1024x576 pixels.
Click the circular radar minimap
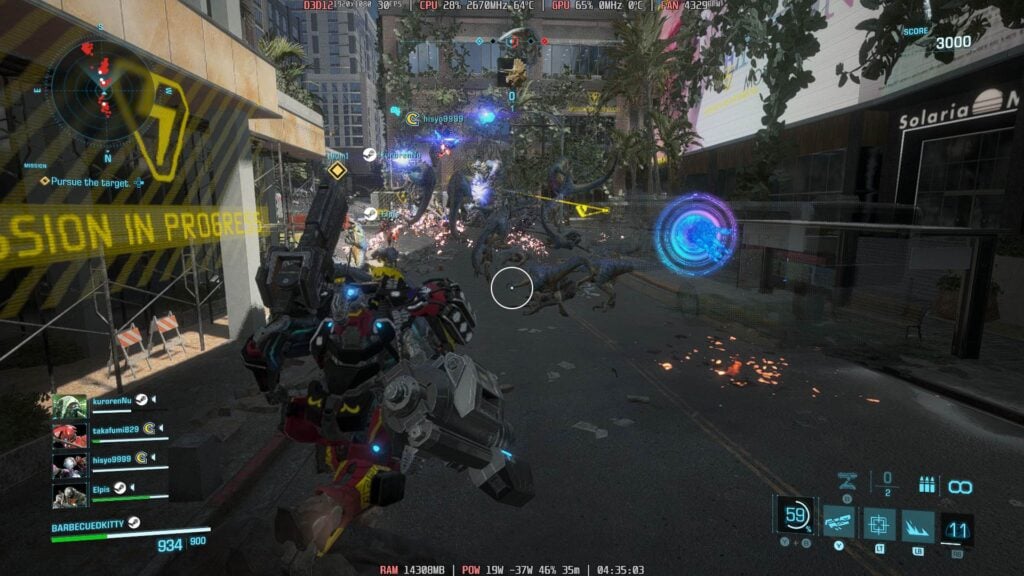coord(103,90)
